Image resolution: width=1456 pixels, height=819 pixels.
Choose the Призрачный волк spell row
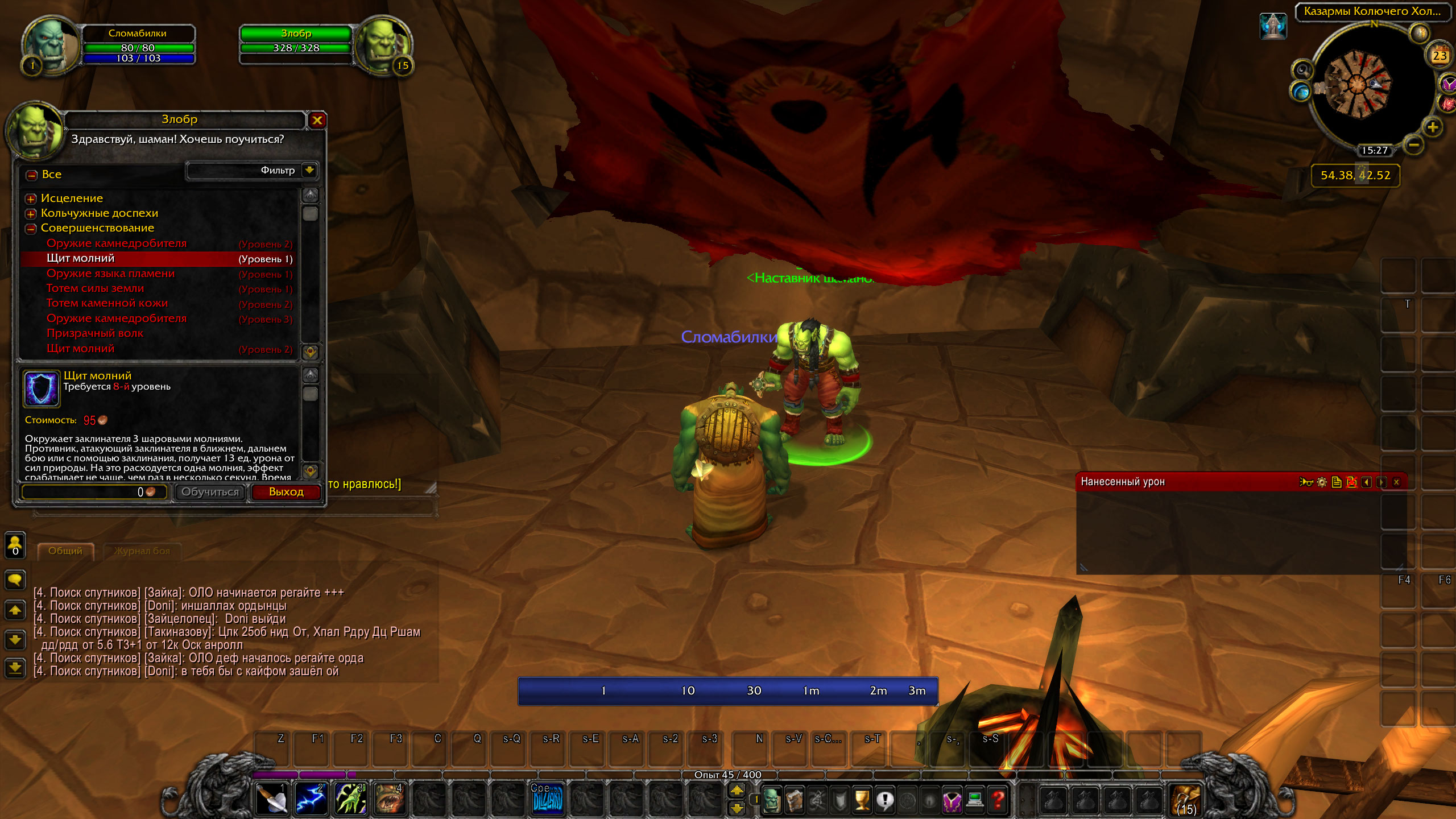pos(95,333)
